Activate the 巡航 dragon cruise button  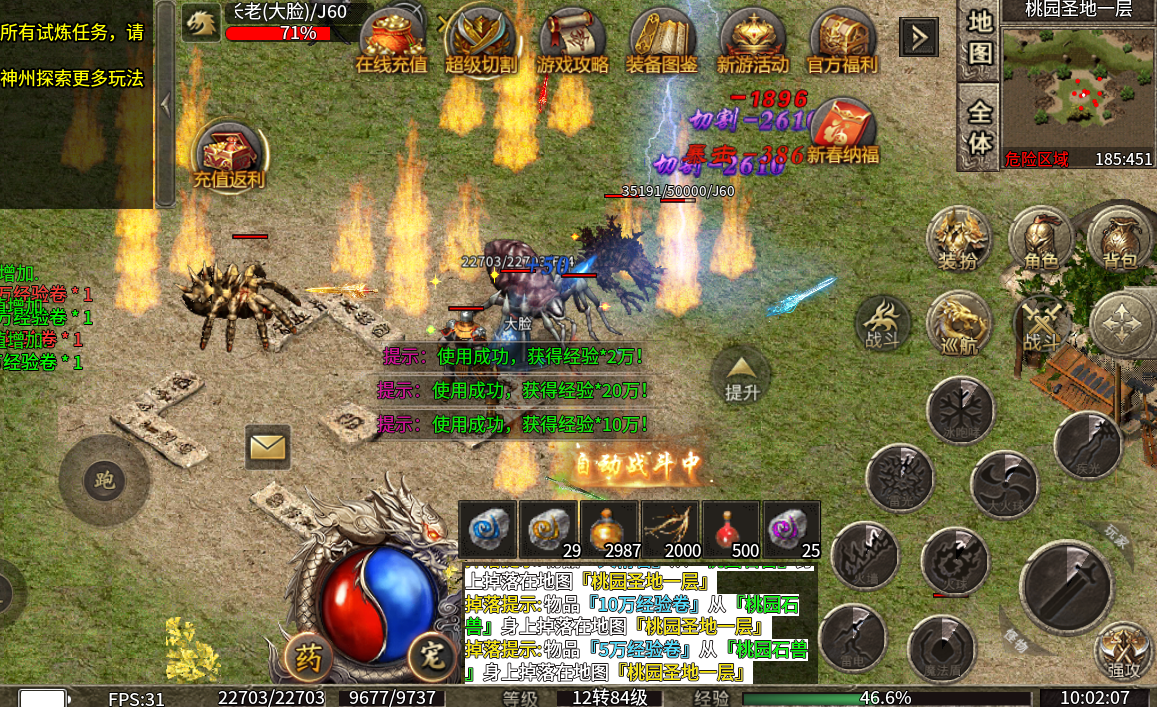[x=958, y=324]
